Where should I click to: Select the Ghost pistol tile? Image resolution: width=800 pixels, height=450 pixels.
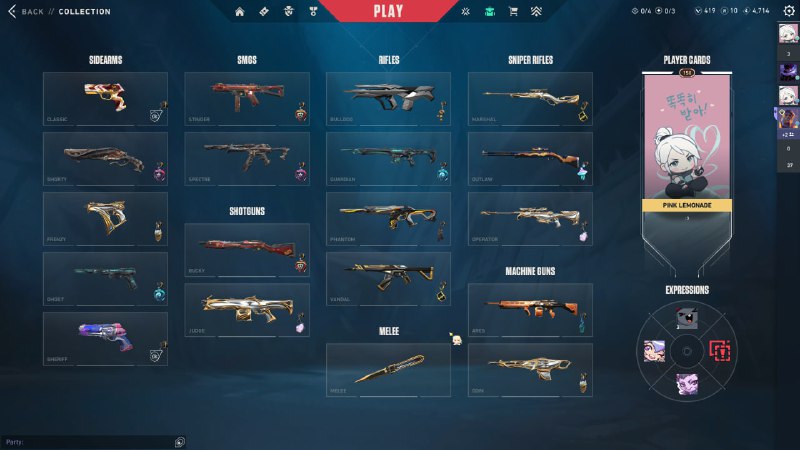(105, 278)
